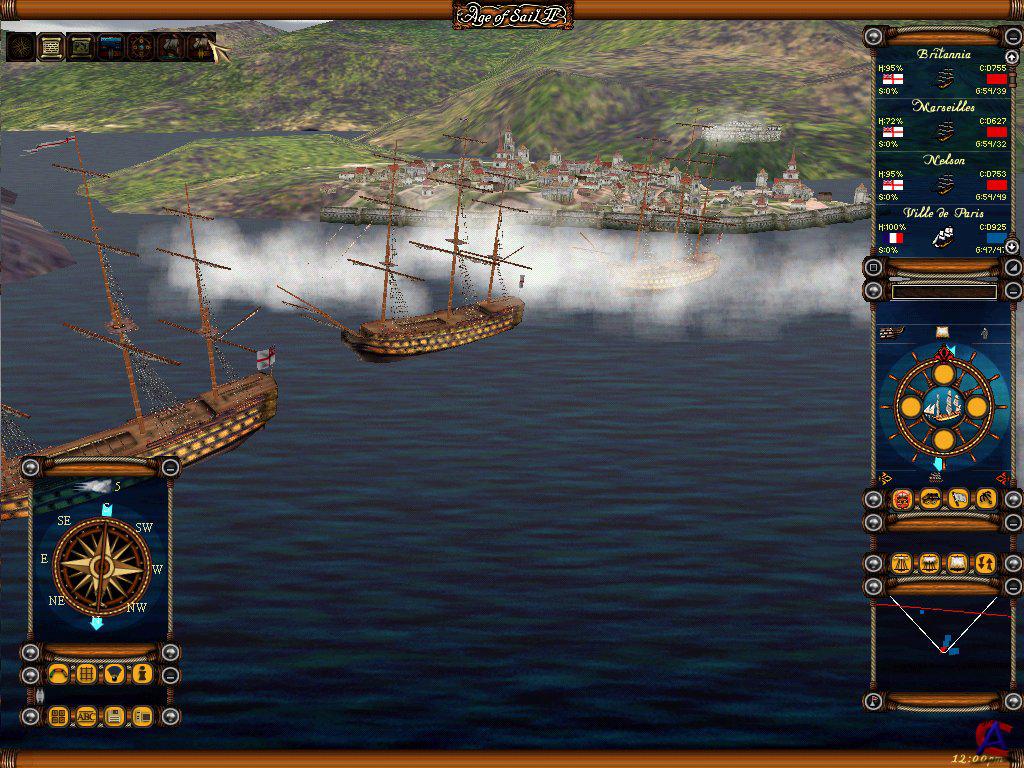Viewport: 1024px width, 768px height.
Task: Click the ship's wheel center ship icon
Action: pos(942,405)
